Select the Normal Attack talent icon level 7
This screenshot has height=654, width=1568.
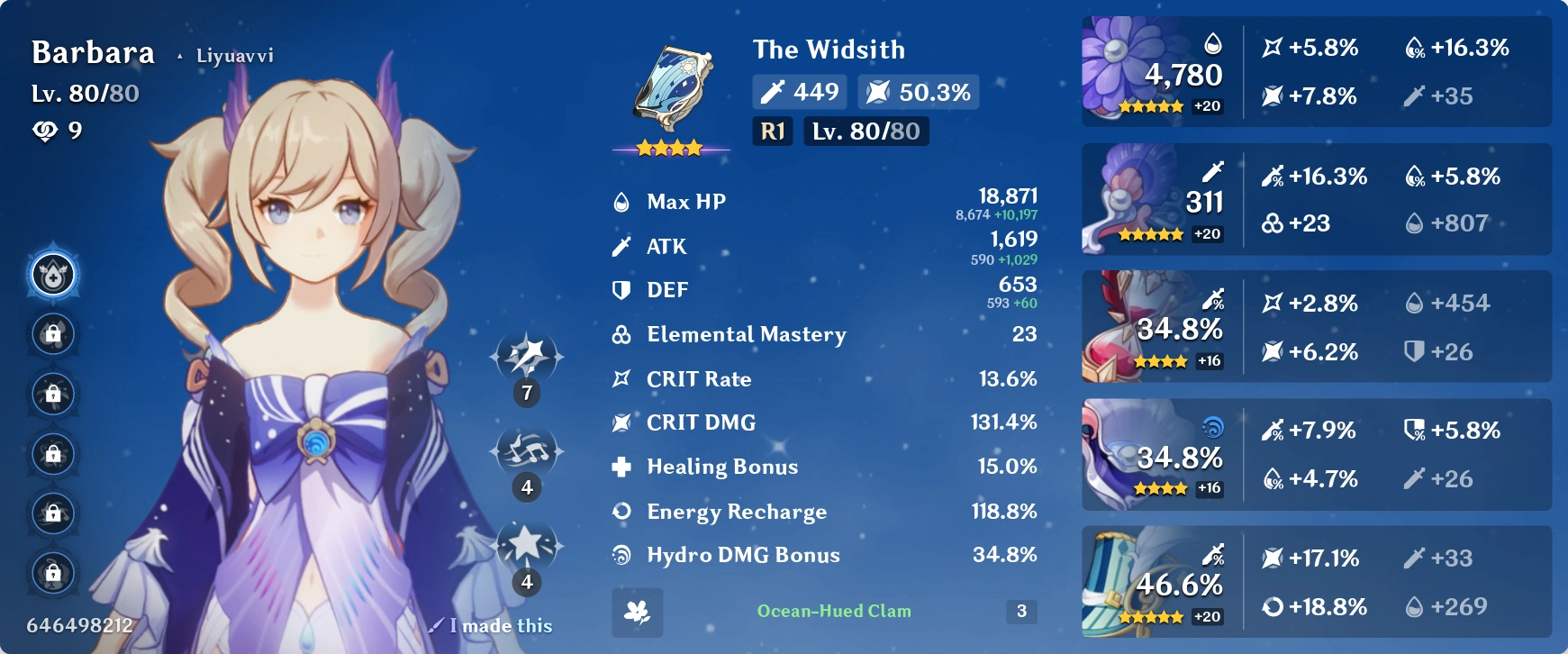click(x=527, y=360)
